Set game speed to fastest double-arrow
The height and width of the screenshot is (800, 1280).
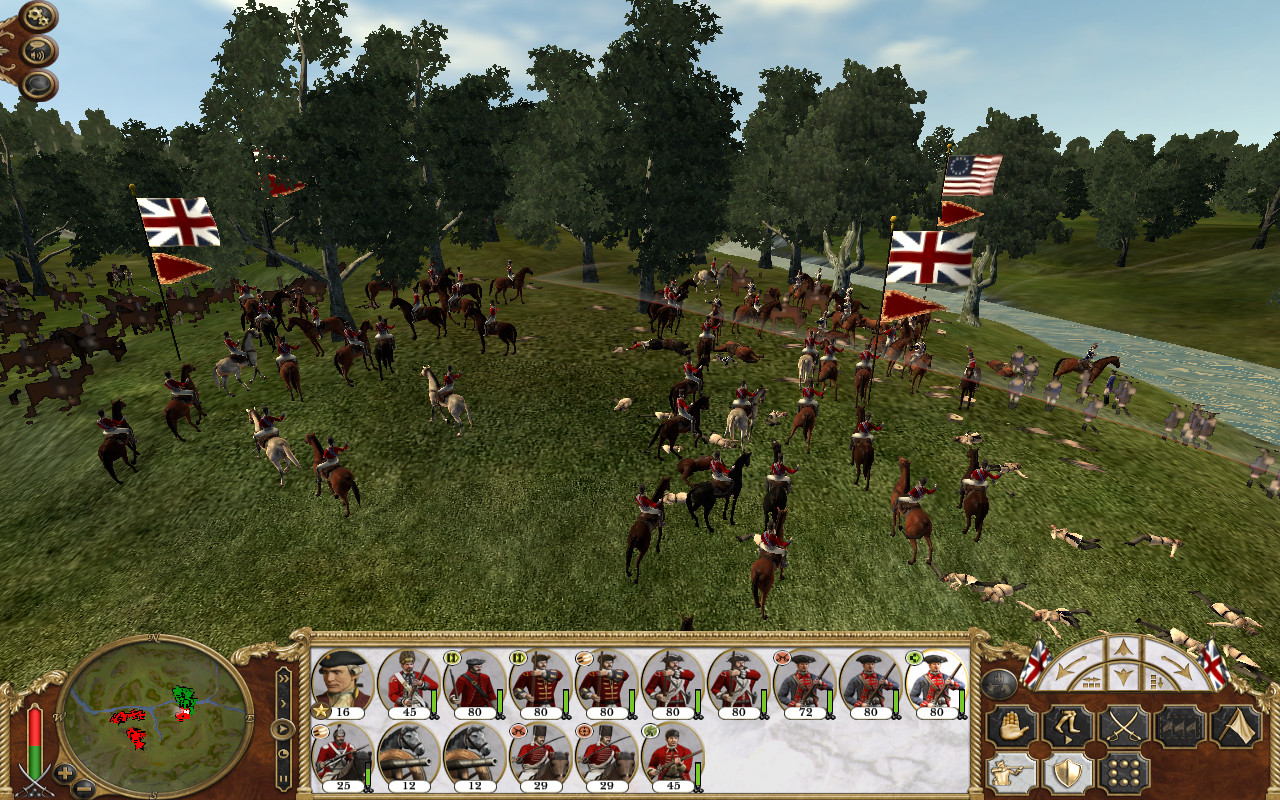click(x=284, y=677)
